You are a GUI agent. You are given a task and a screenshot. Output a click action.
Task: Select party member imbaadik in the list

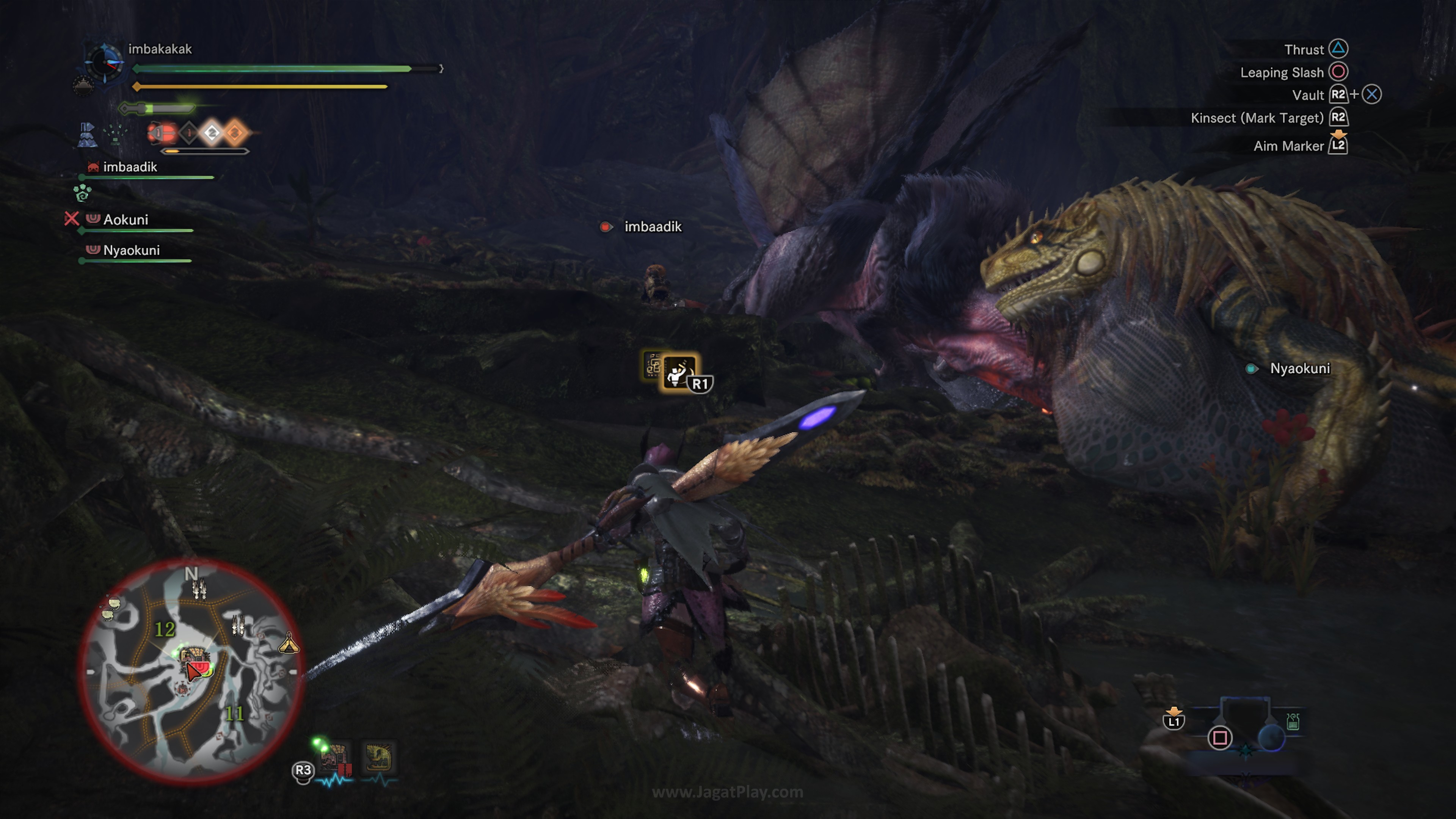point(129,167)
